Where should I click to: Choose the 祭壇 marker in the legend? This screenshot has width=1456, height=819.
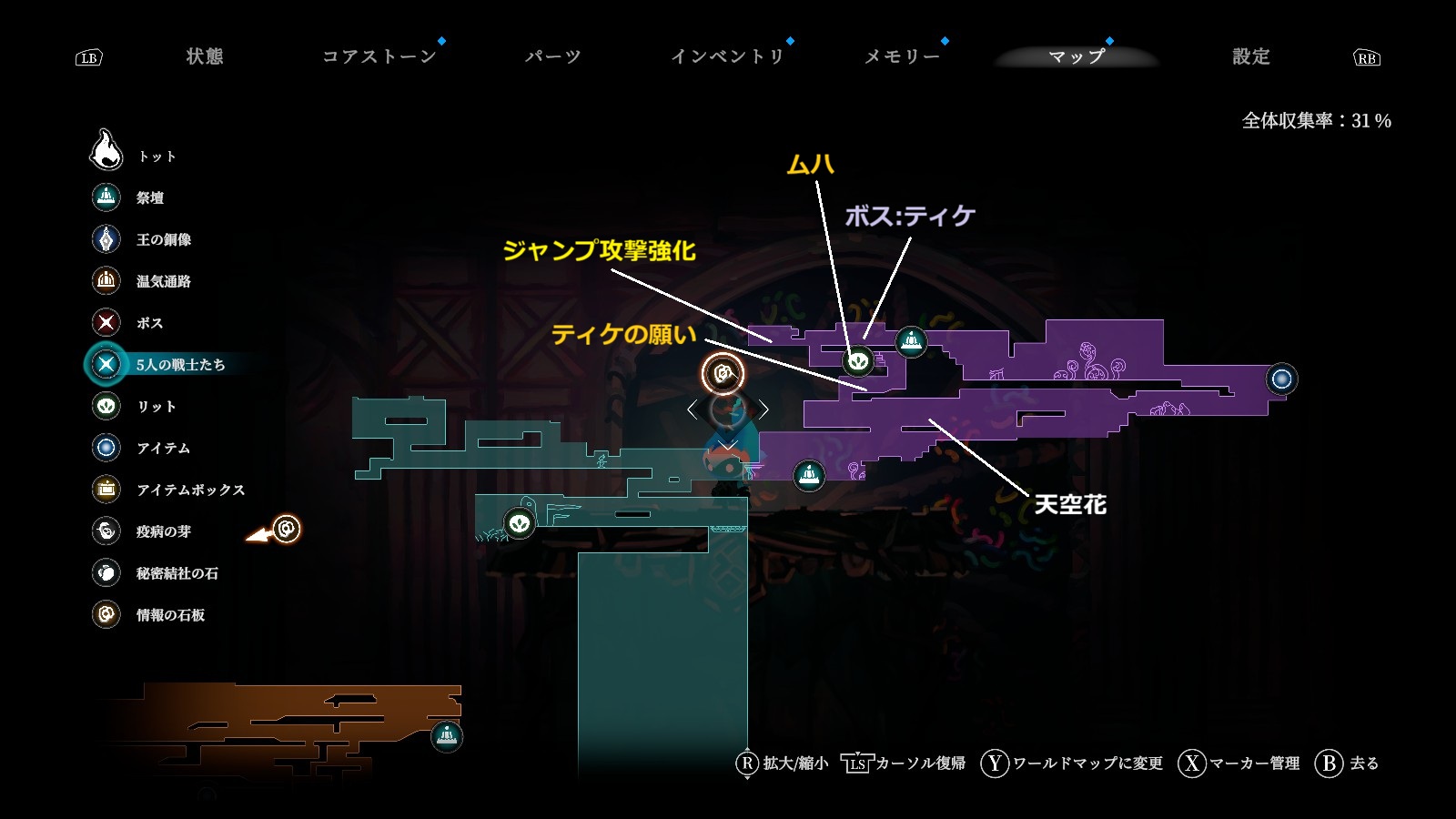(x=150, y=197)
